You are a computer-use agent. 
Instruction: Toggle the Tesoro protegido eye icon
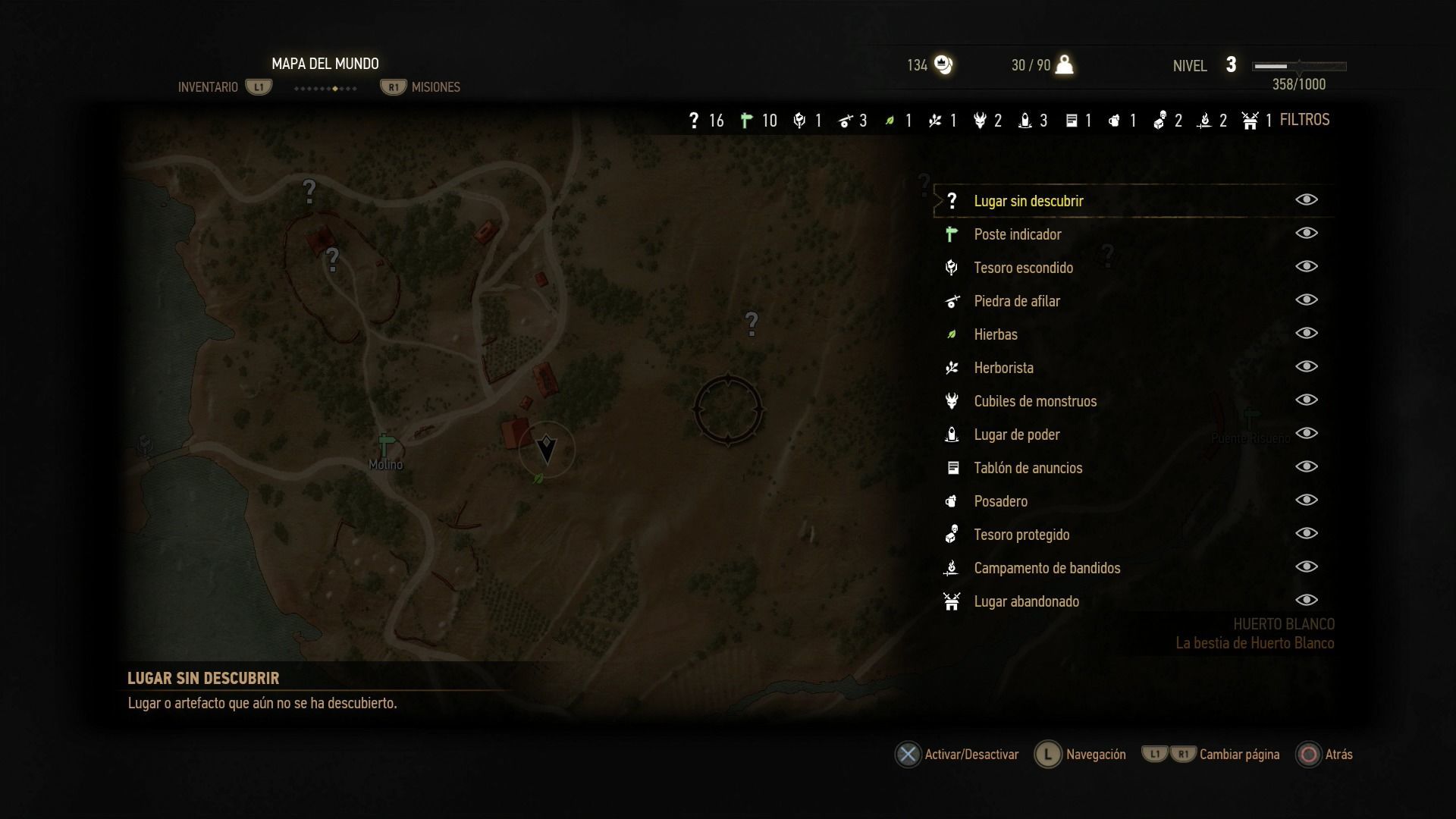[x=1306, y=533]
